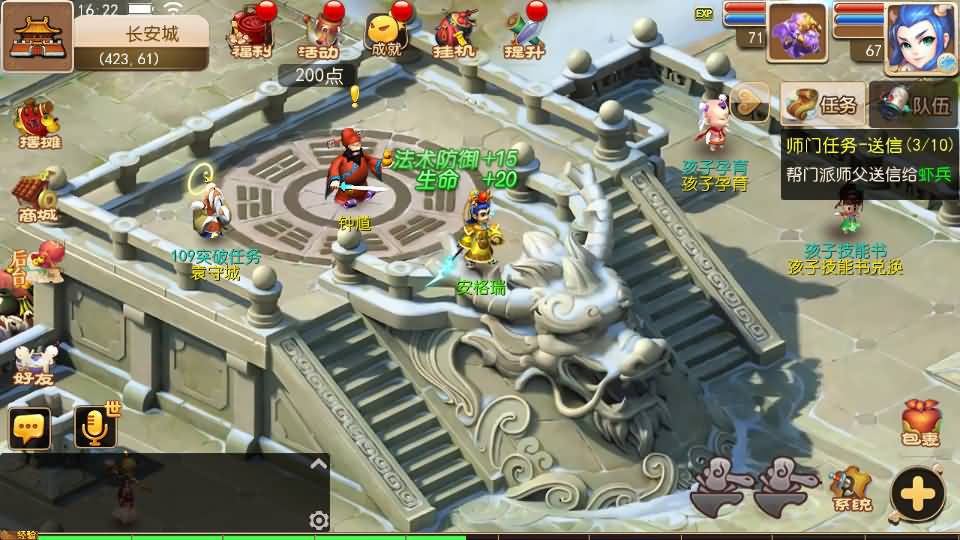
Task: Expand the plus menu button
Action: [917, 492]
